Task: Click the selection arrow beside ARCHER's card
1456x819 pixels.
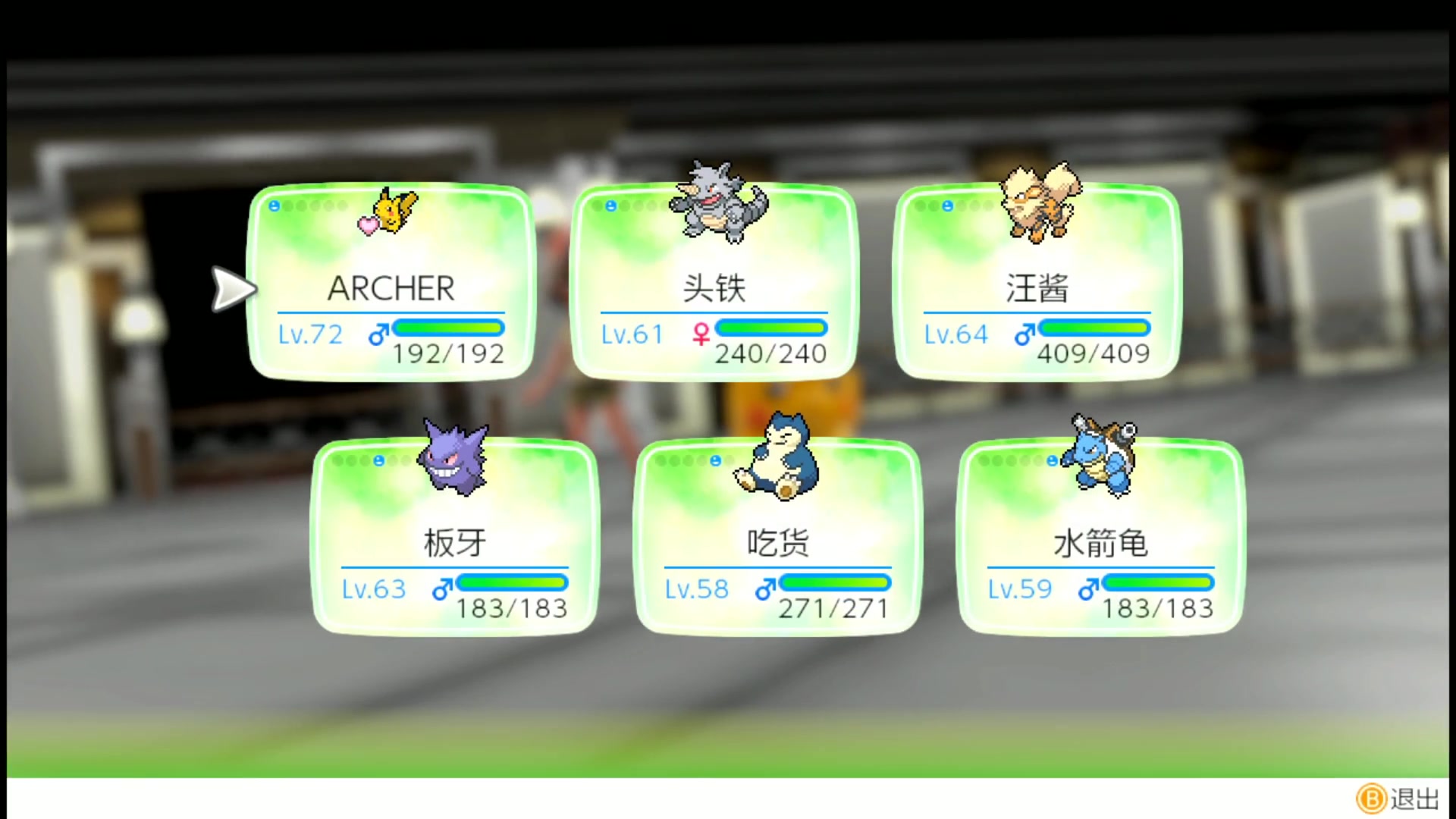Action: pos(234,289)
